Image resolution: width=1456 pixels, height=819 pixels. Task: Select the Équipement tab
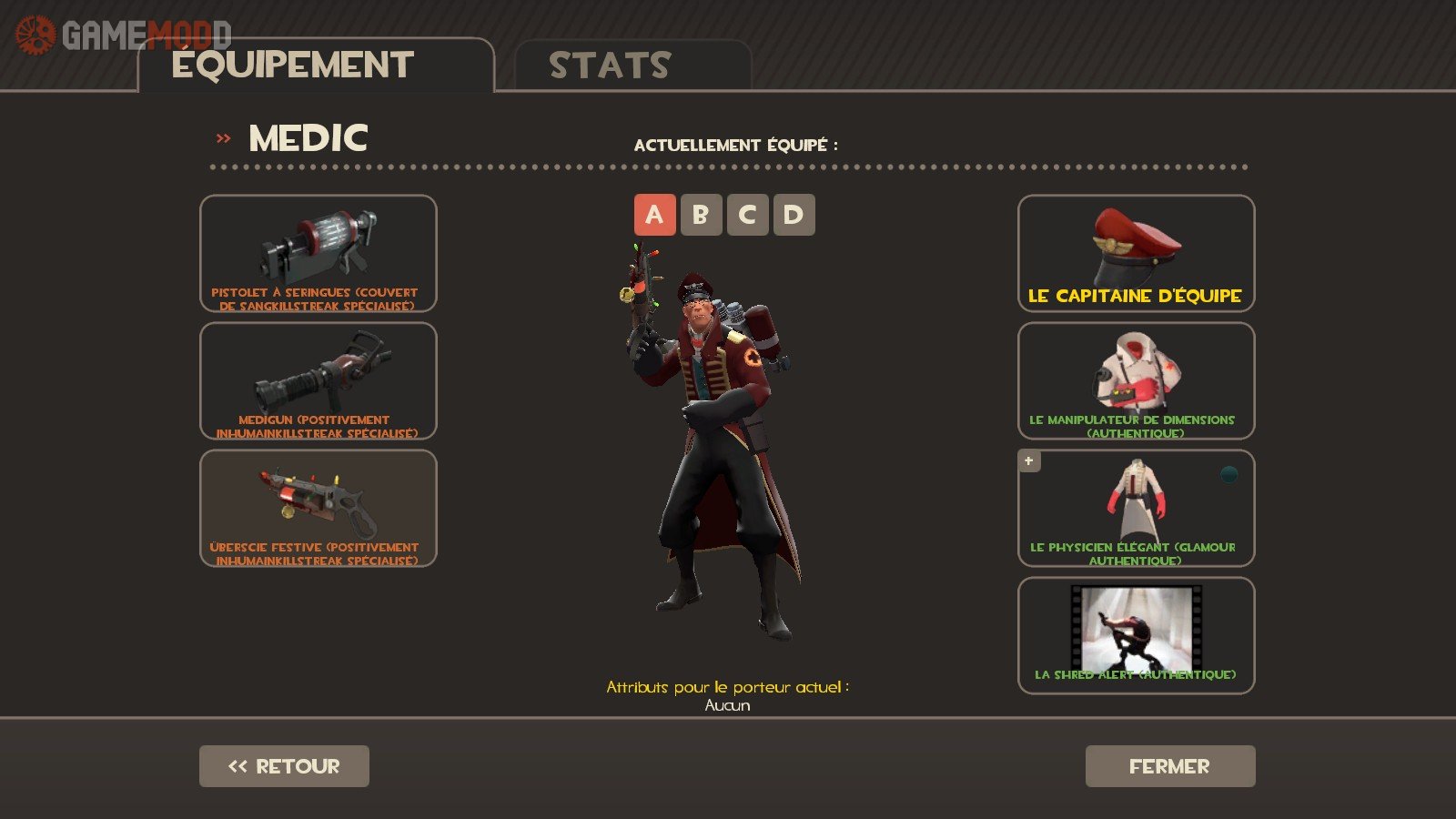(x=315, y=66)
